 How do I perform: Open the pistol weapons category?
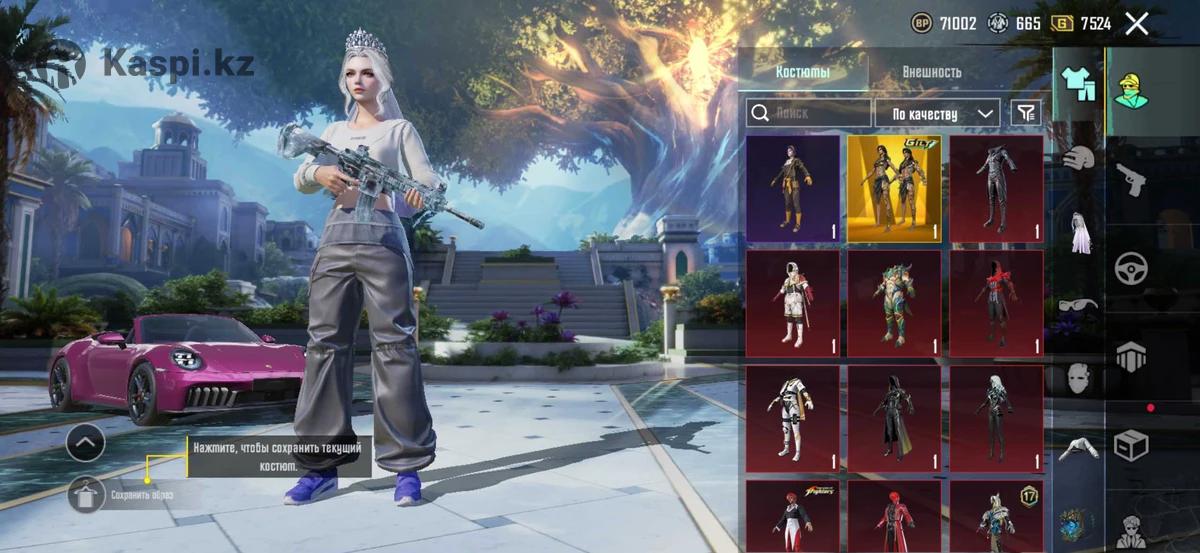tap(1132, 180)
